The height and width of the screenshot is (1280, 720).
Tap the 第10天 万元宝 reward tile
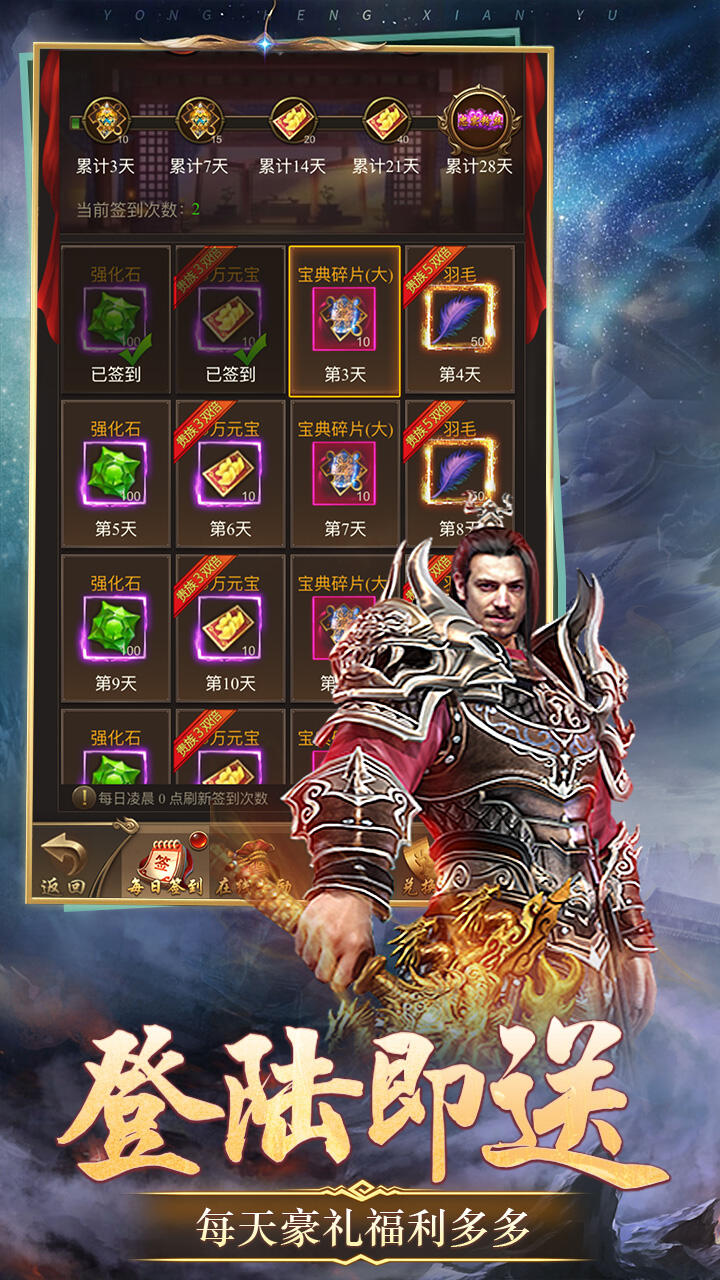231,628
